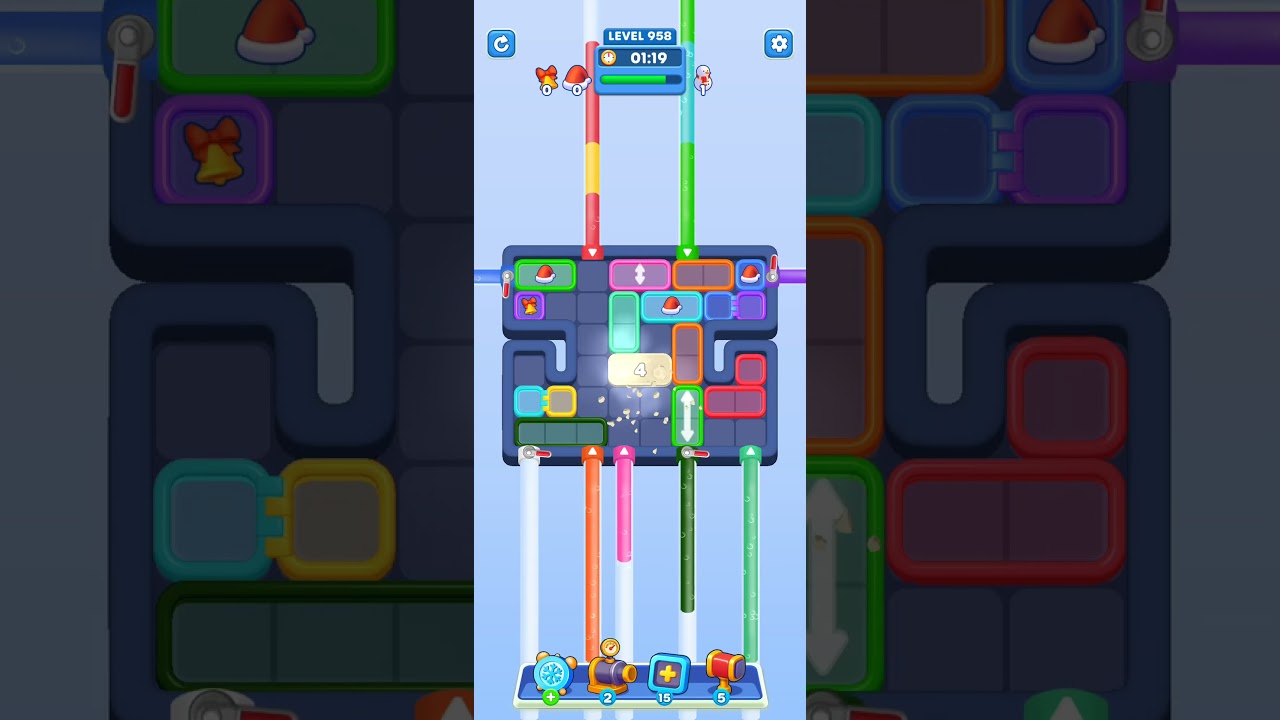
Task: Click the bow counter showing 0
Action: pos(546,80)
